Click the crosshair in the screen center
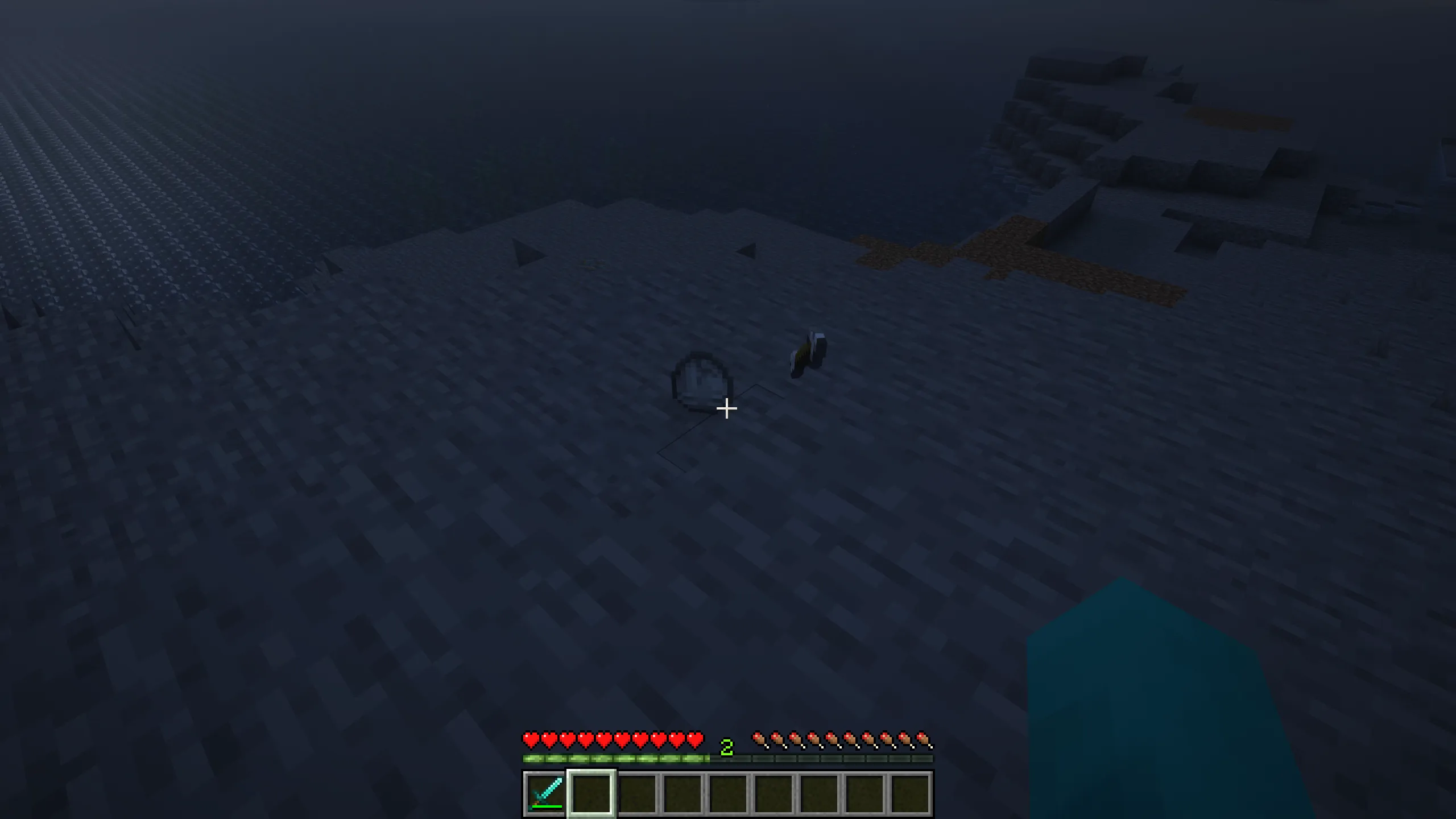 coord(728,409)
